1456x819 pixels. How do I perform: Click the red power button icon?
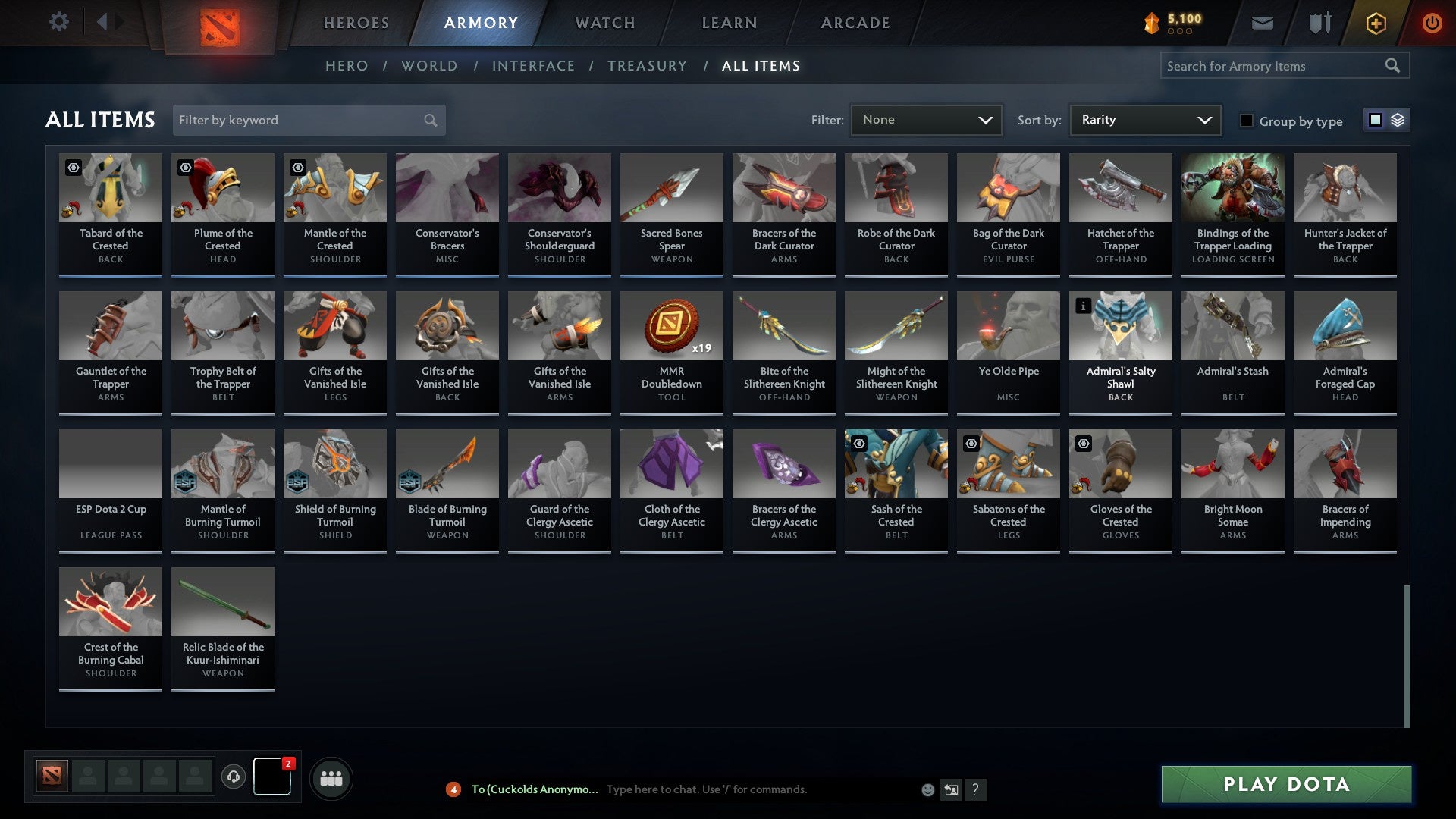(x=1433, y=23)
